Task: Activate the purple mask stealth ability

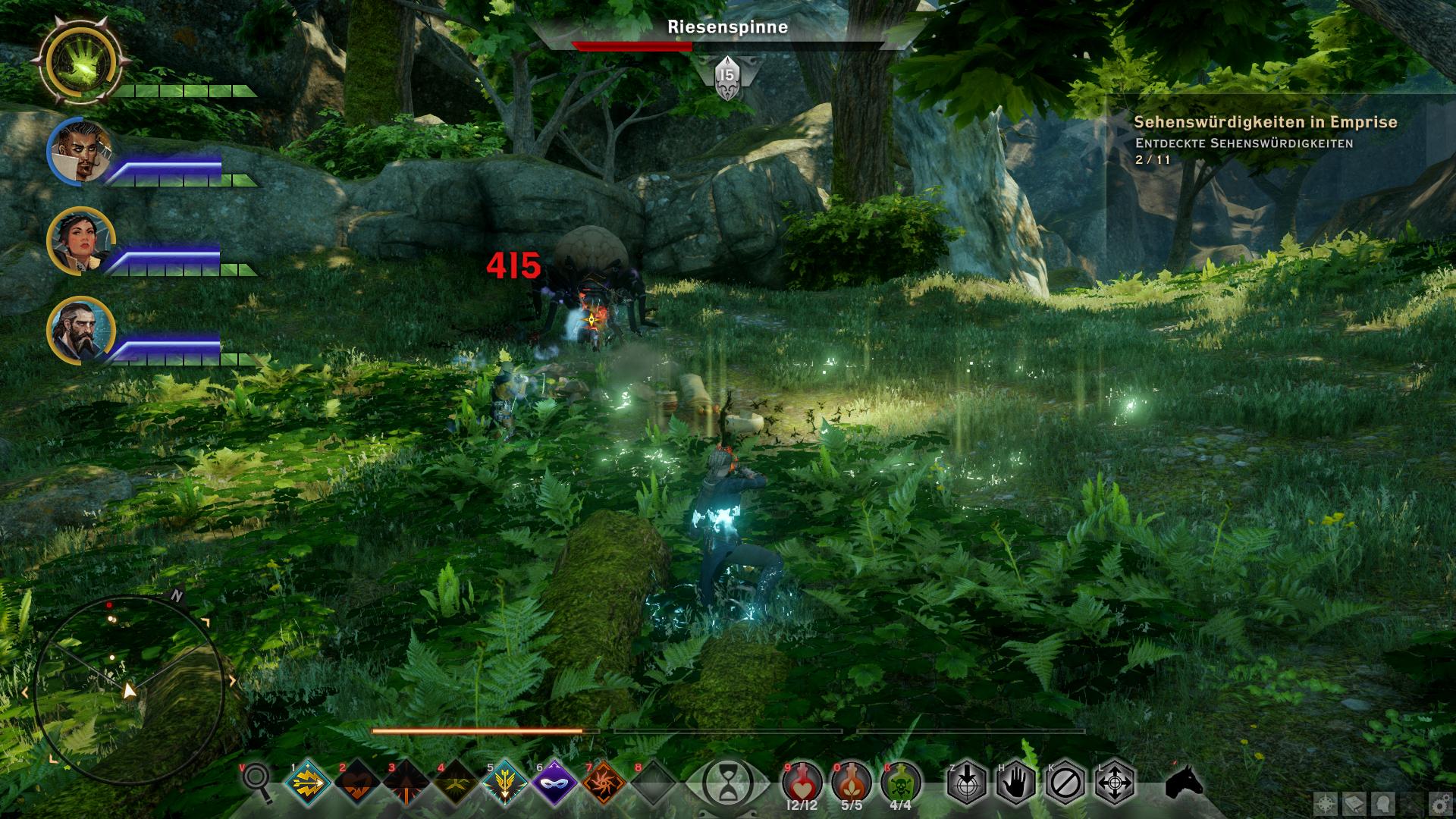Action: [x=554, y=782]
